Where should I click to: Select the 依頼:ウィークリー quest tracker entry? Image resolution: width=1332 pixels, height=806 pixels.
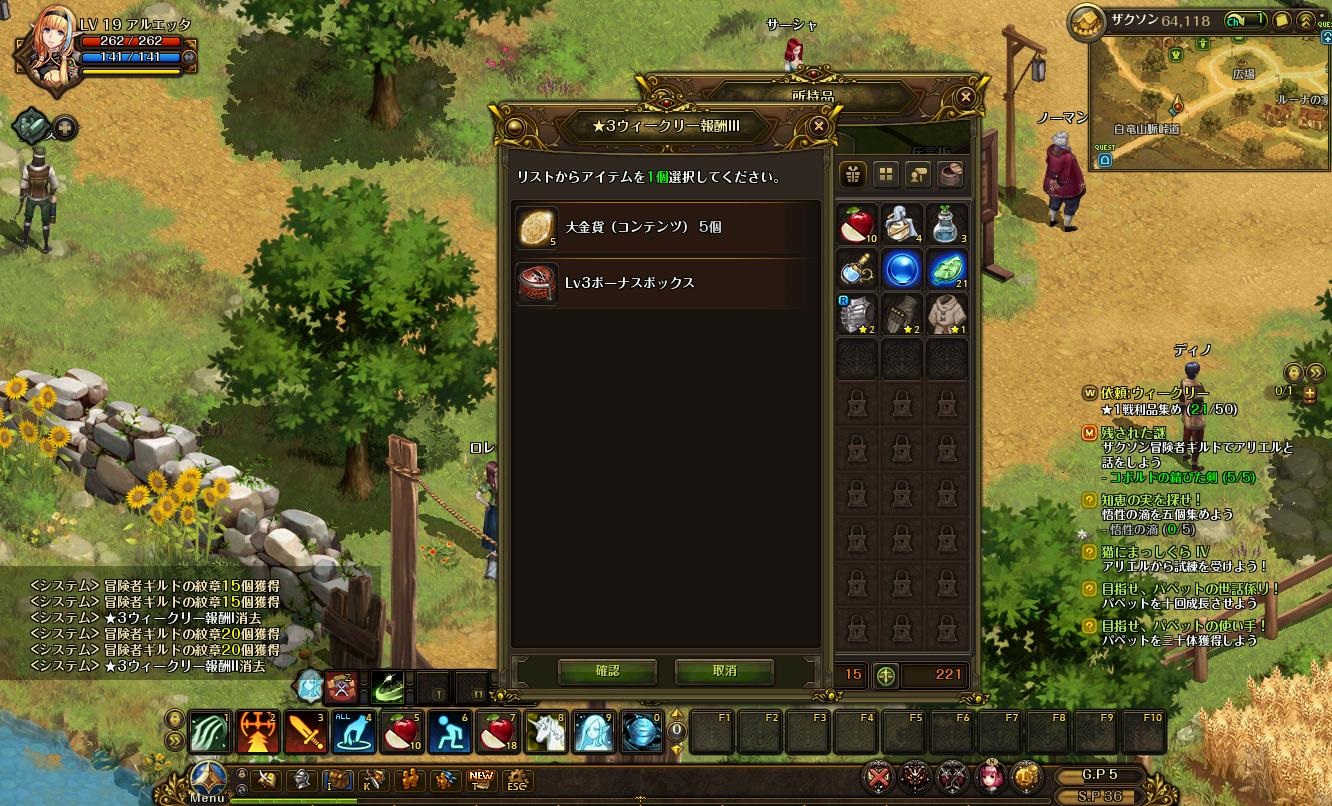click(1154, 393)
